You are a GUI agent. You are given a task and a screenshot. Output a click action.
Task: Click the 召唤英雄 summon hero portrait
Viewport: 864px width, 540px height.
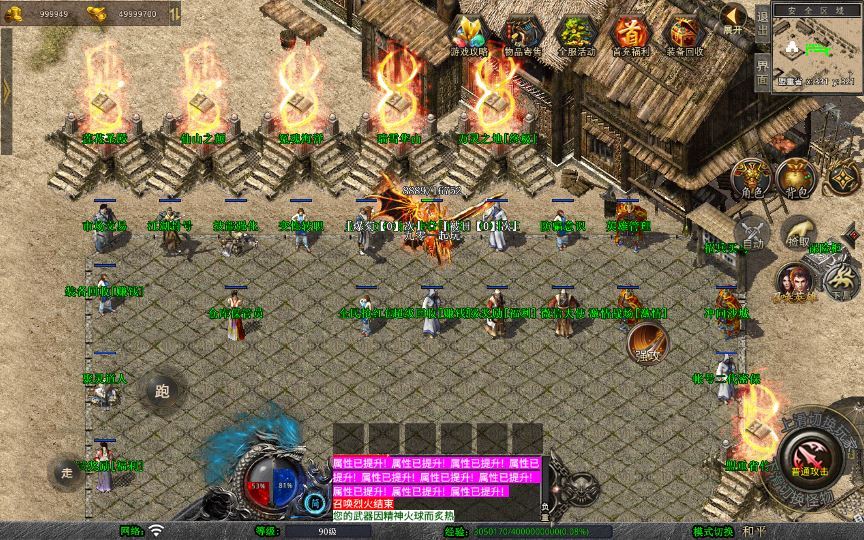pos(794,282)
